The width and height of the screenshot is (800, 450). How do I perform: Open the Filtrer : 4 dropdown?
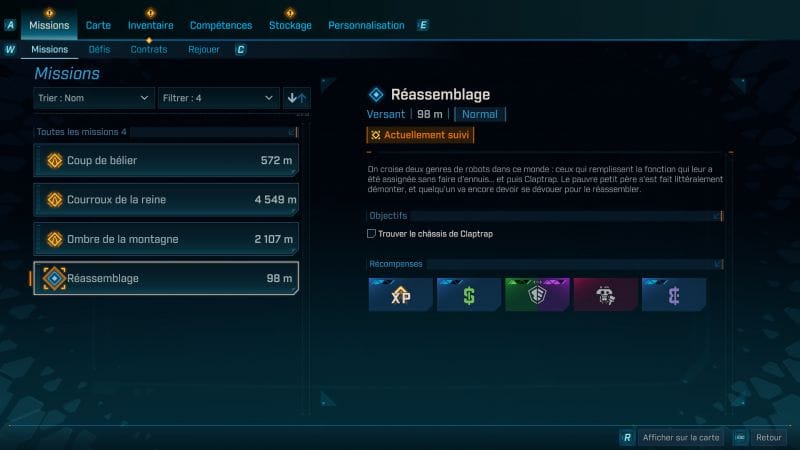coord(217,97)
